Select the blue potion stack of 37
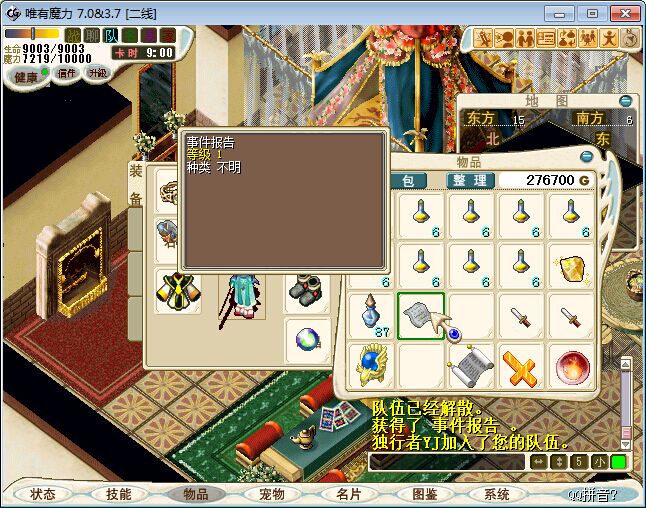 pos(369,317)
